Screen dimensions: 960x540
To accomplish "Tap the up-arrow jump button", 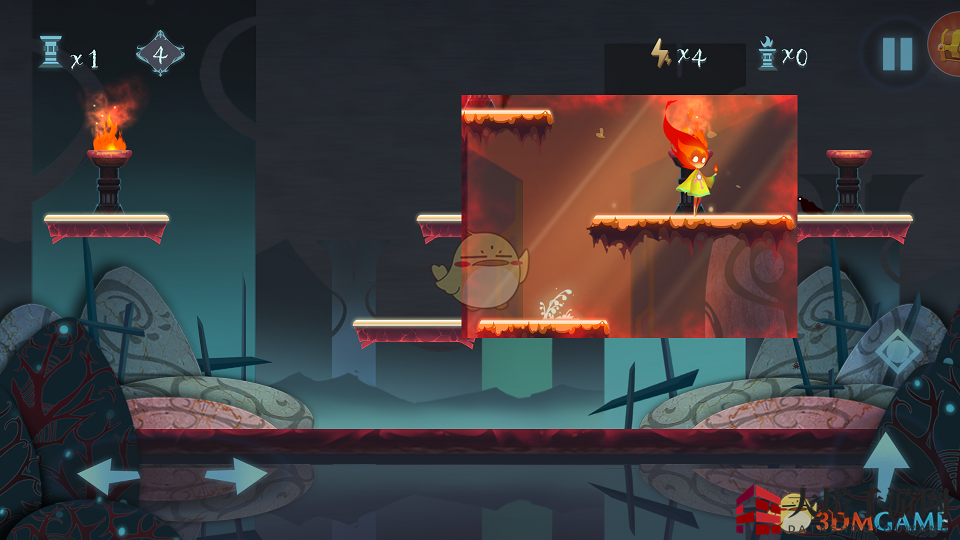I will tap(886, 463).
